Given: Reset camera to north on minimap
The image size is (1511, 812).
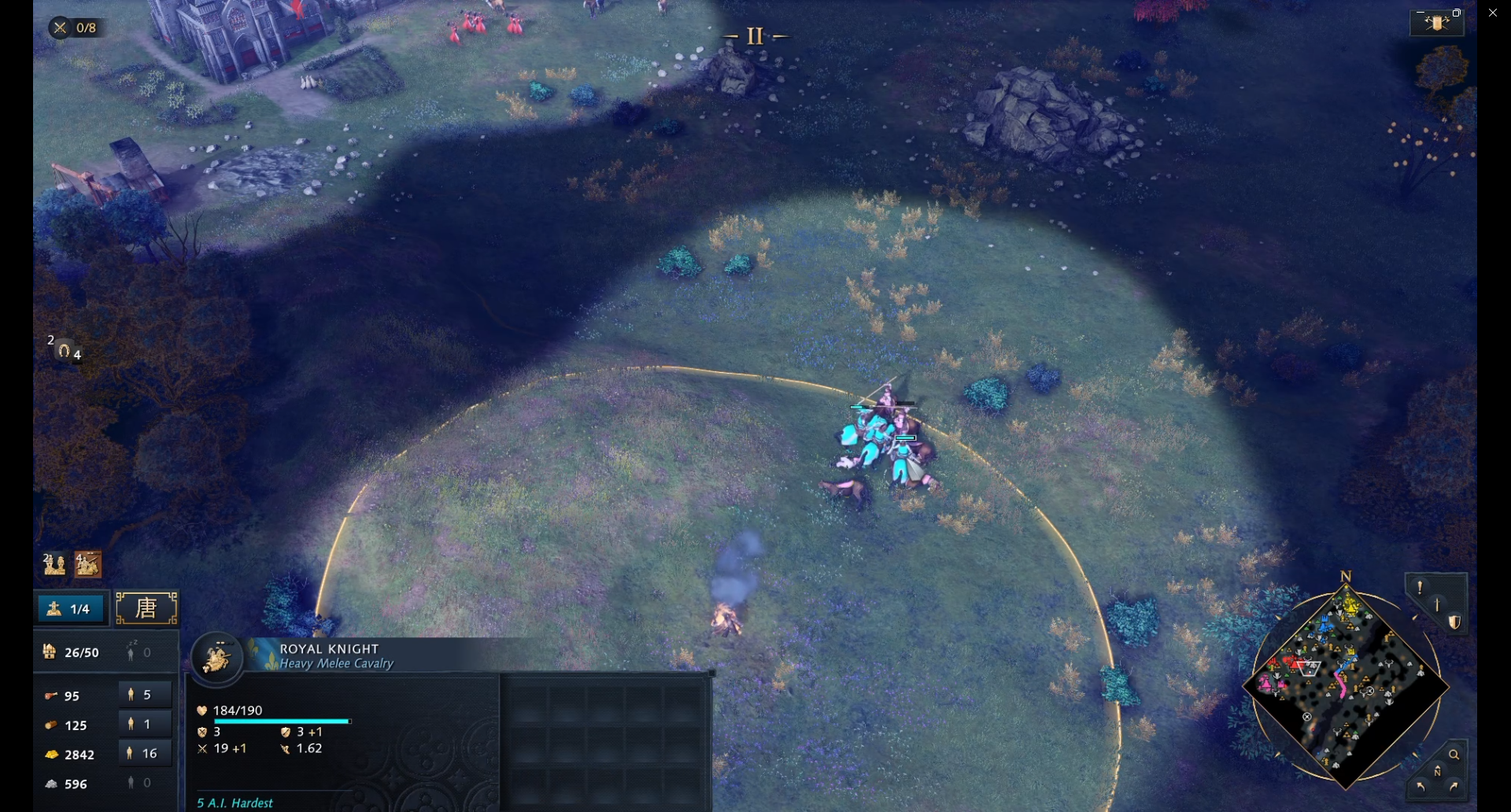Looking at the screenshot, I should click(1437, 771).
